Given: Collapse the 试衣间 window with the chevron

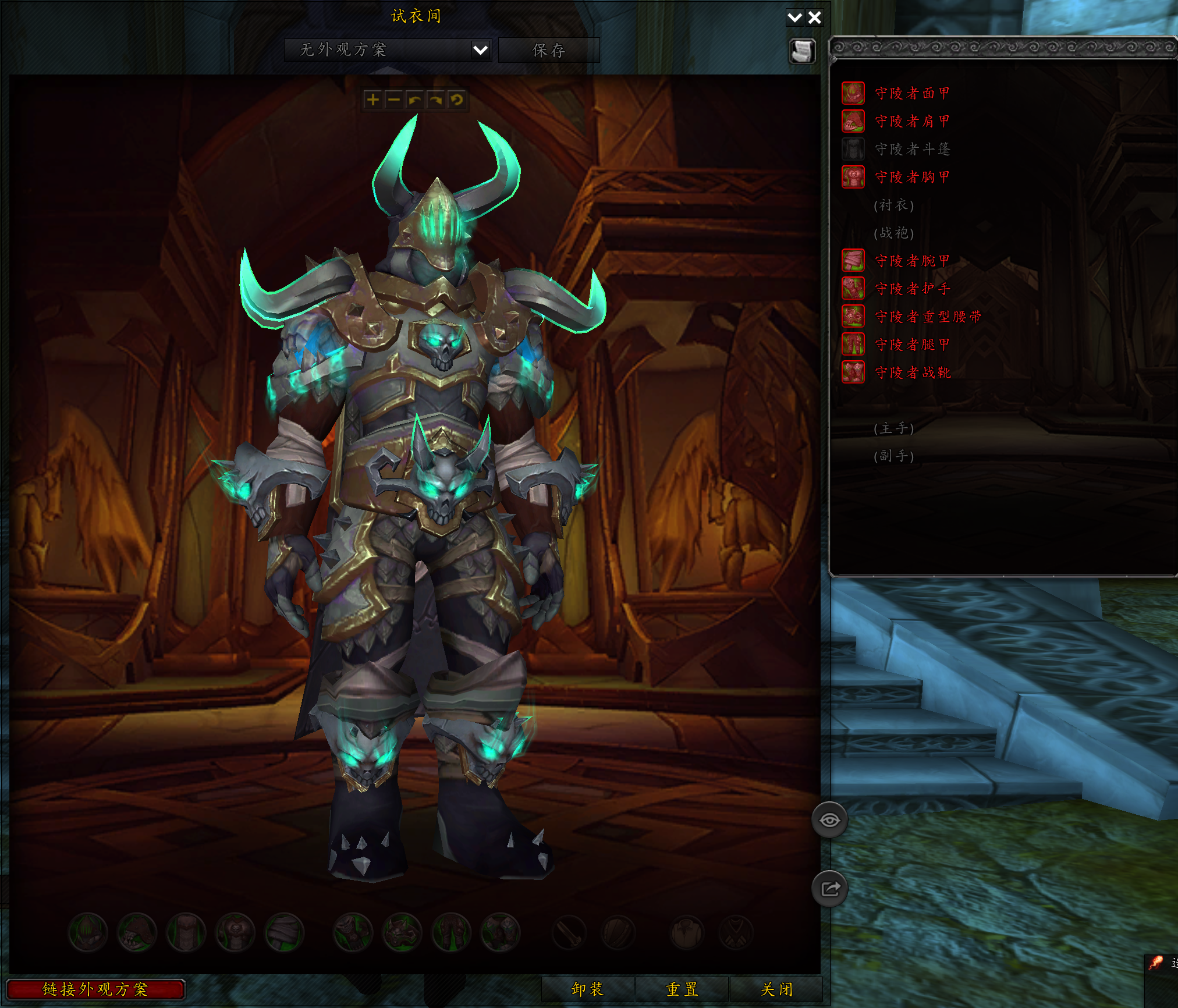Looking at the screenshot, I should click(x=795, y=17).
